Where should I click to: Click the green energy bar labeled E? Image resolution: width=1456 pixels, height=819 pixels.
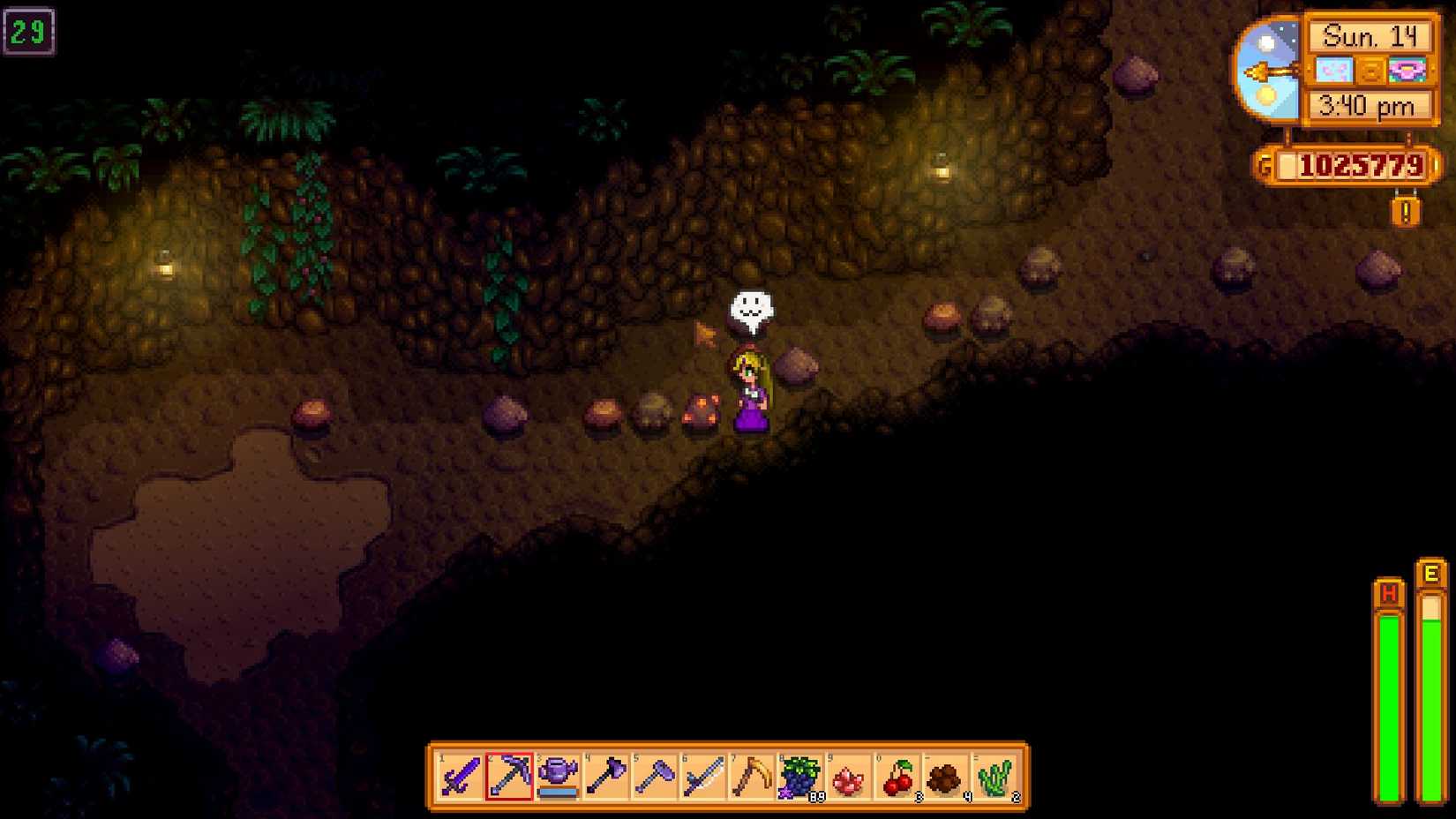1430,688
